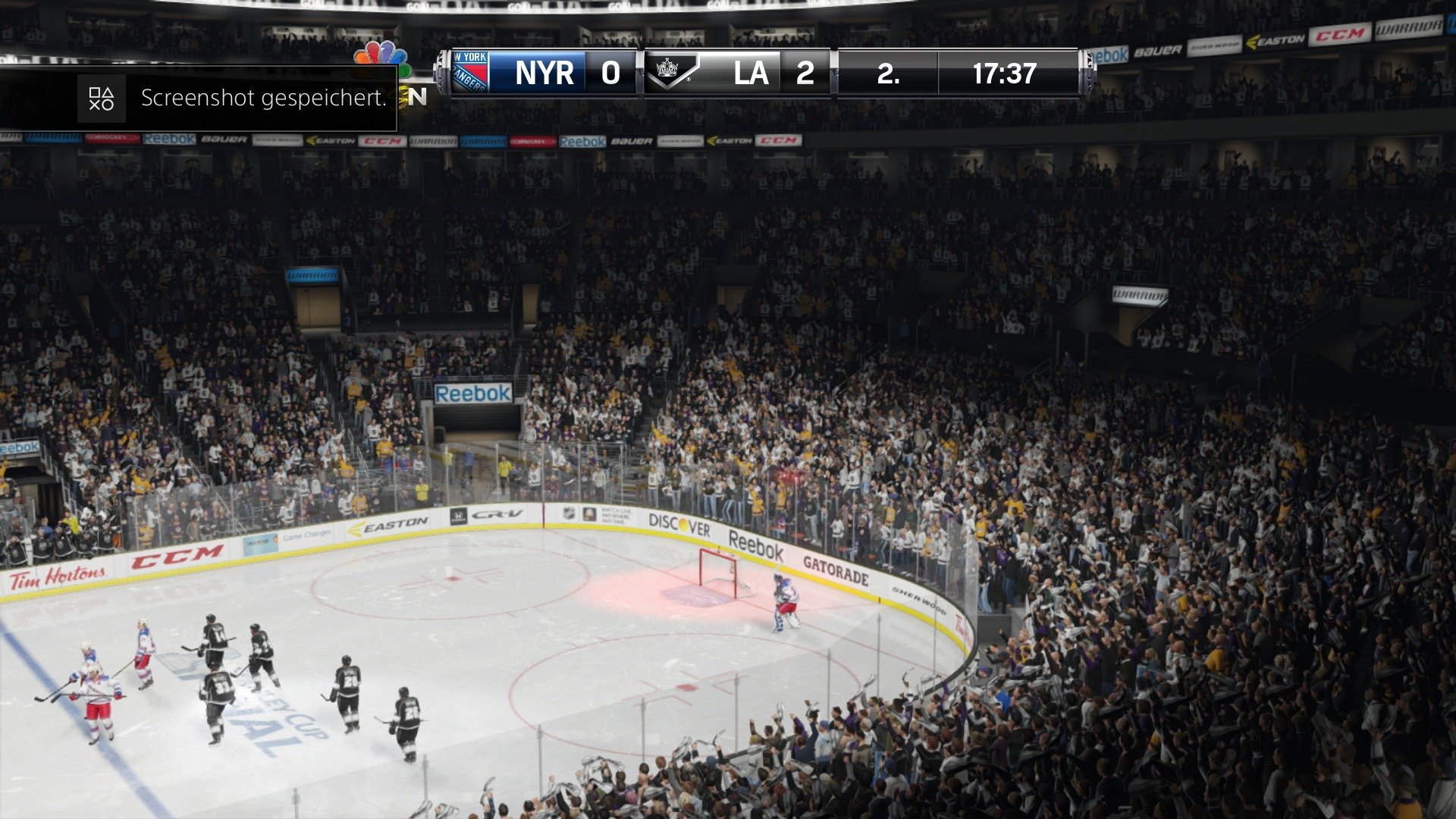Expand the NYR team panel on the scoreboard
Screen dimensions: 1456x819
[x=523, y=73]
